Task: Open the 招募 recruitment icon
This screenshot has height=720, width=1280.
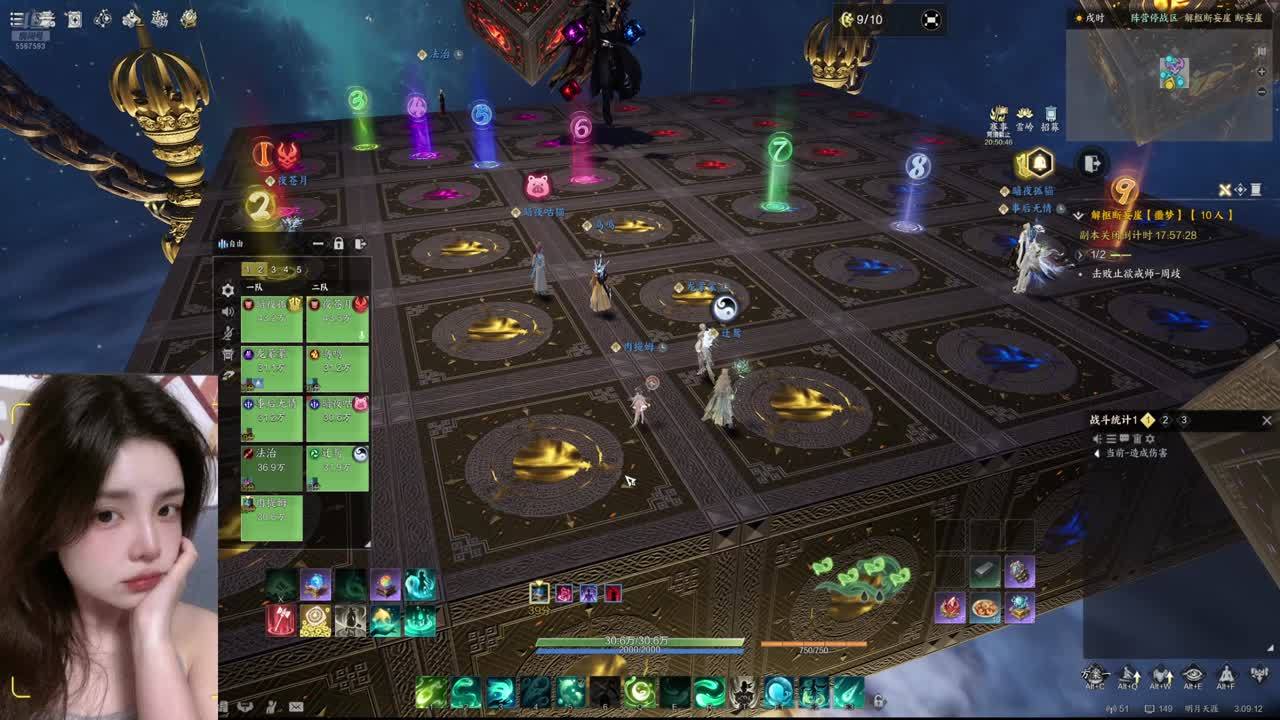Action: [1051, 117]
